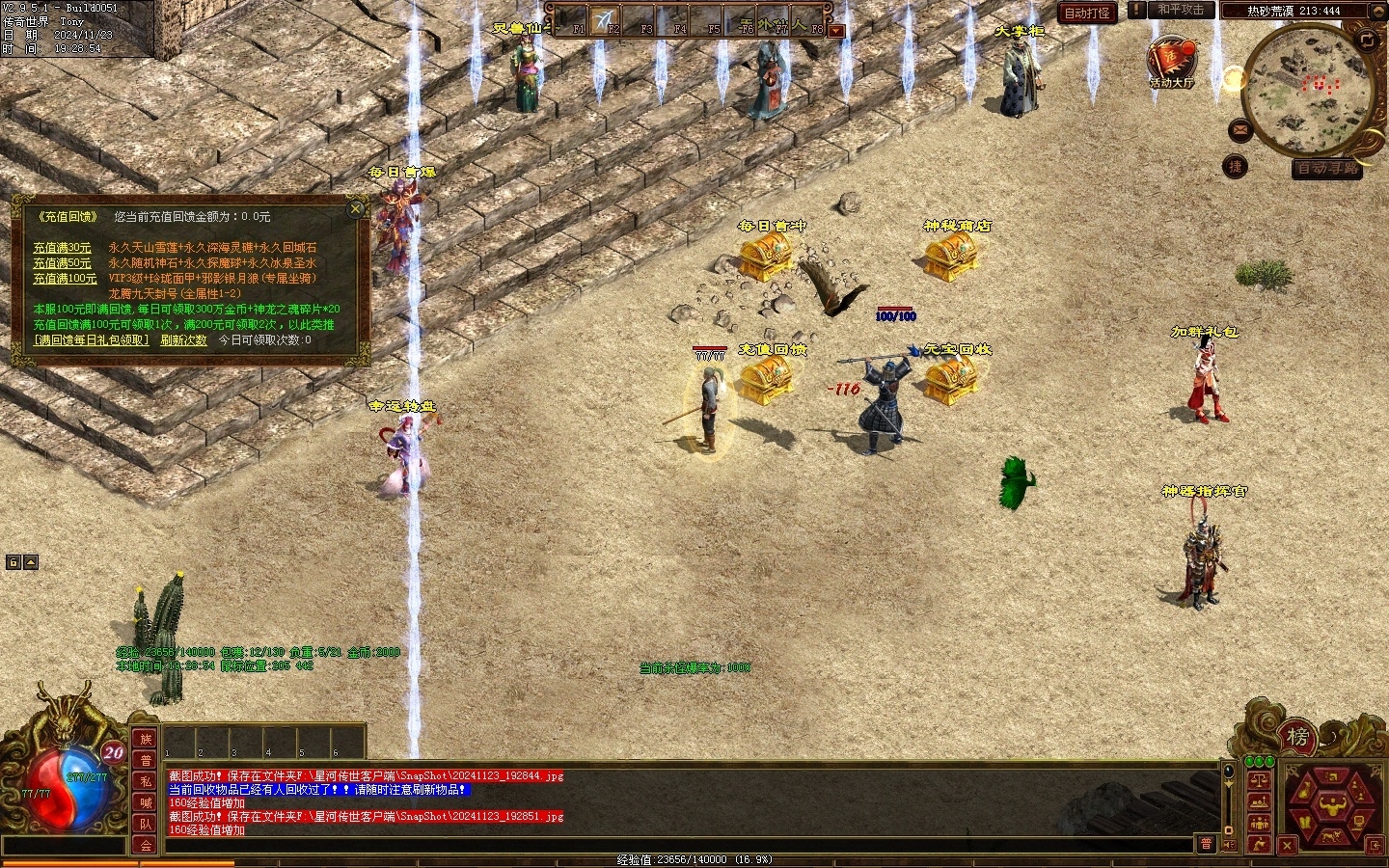Image resolution: width=1389 pixels, height=868 pixels.
Task: Click the 充值满30元 reward link
Action: coord(62,248)
